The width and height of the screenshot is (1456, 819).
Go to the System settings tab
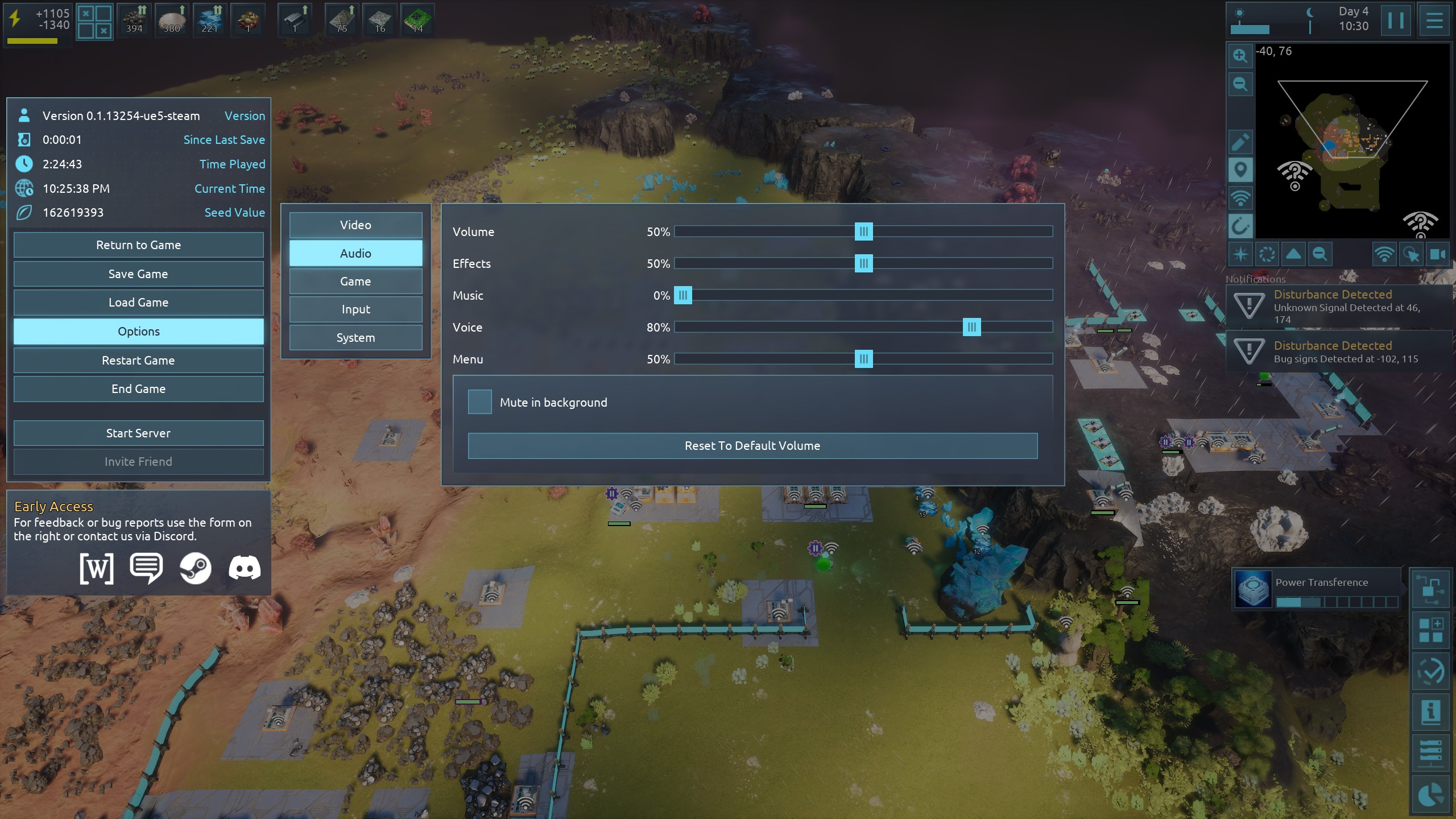(x=355, y=338)
